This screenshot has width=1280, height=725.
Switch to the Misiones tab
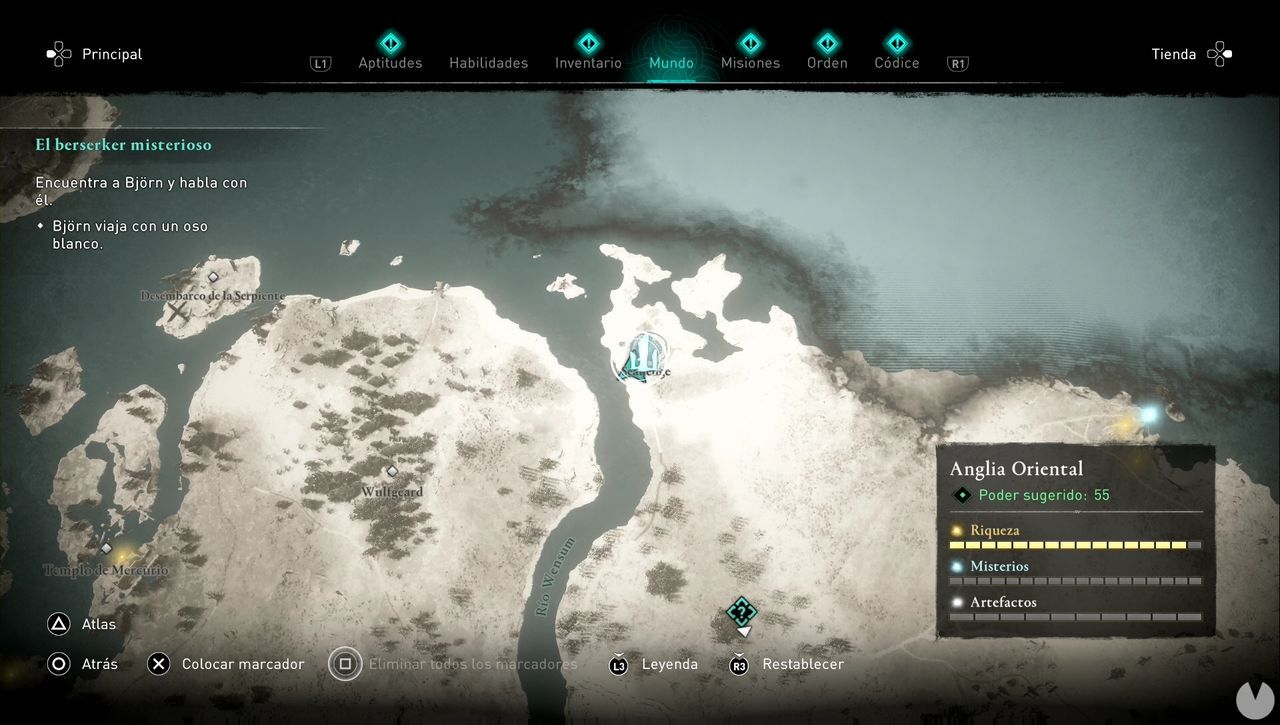pyautogui.click(x=750, y=62)
